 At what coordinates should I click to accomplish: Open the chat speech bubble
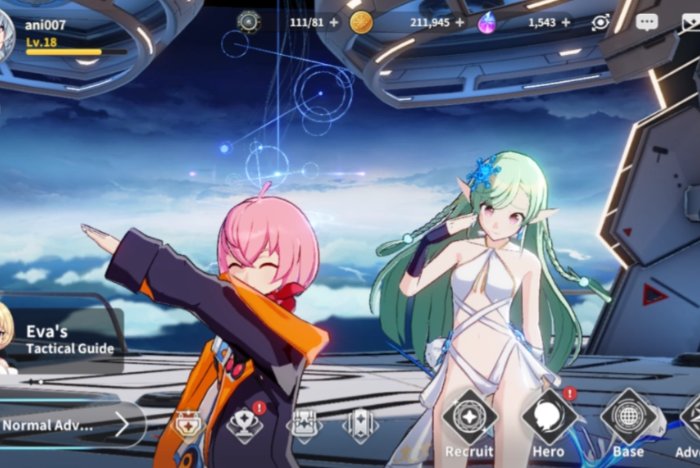tap(647, 22)
